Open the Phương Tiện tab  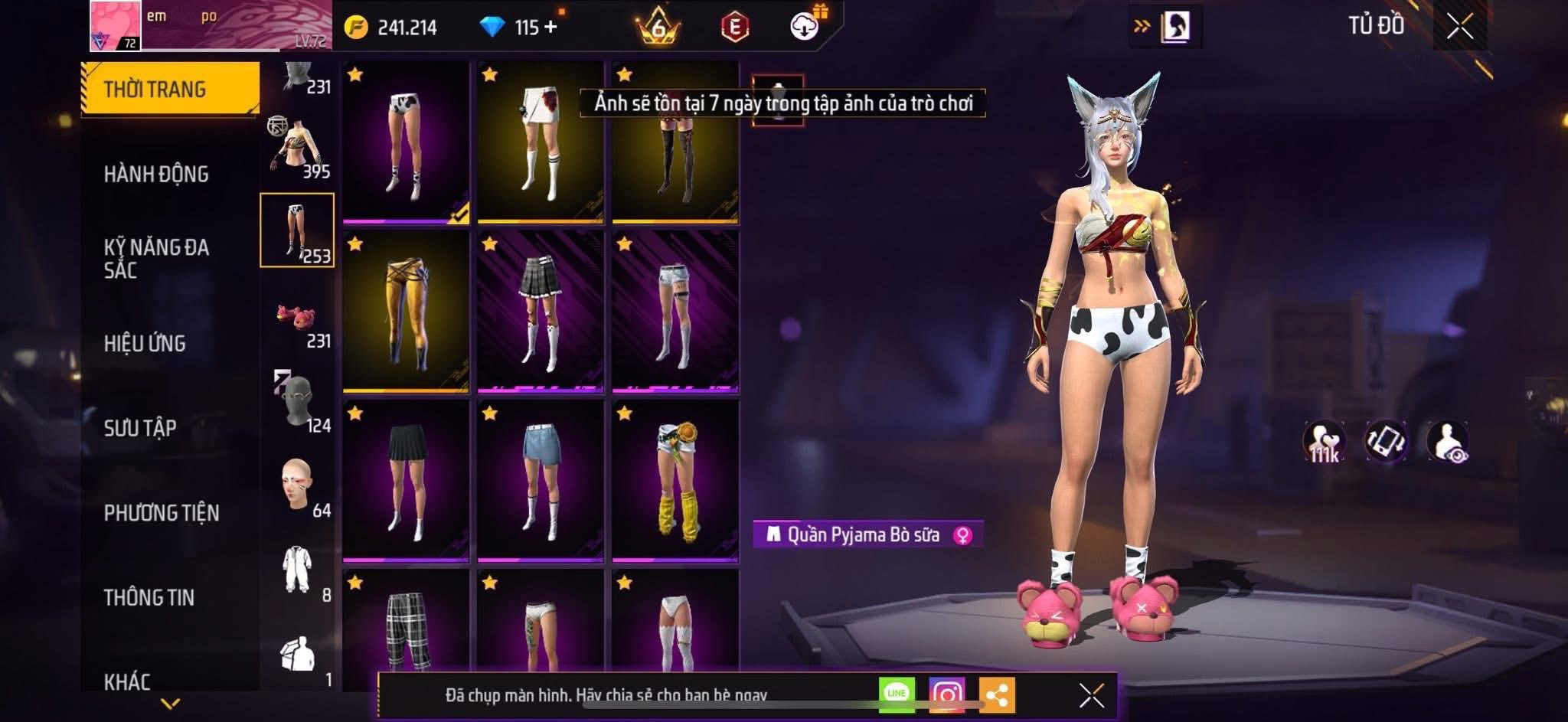pos(162,512)
